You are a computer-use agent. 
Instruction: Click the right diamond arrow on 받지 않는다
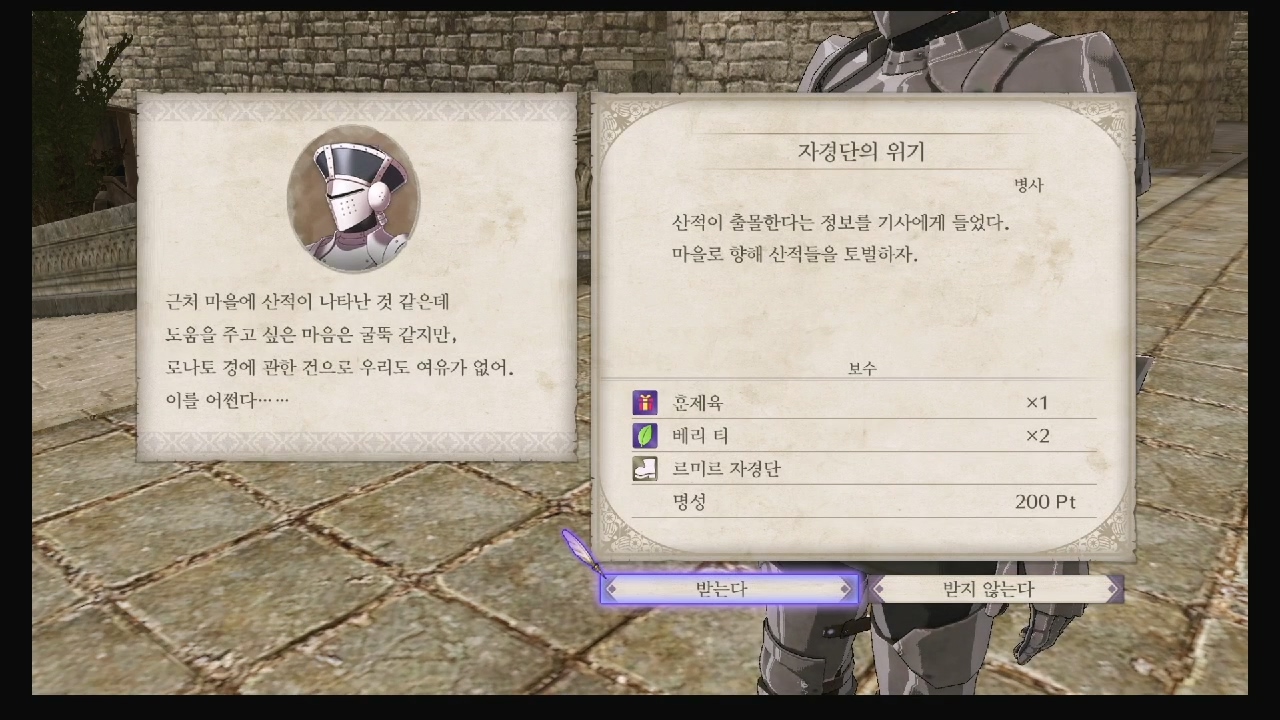pos(1110,589)
